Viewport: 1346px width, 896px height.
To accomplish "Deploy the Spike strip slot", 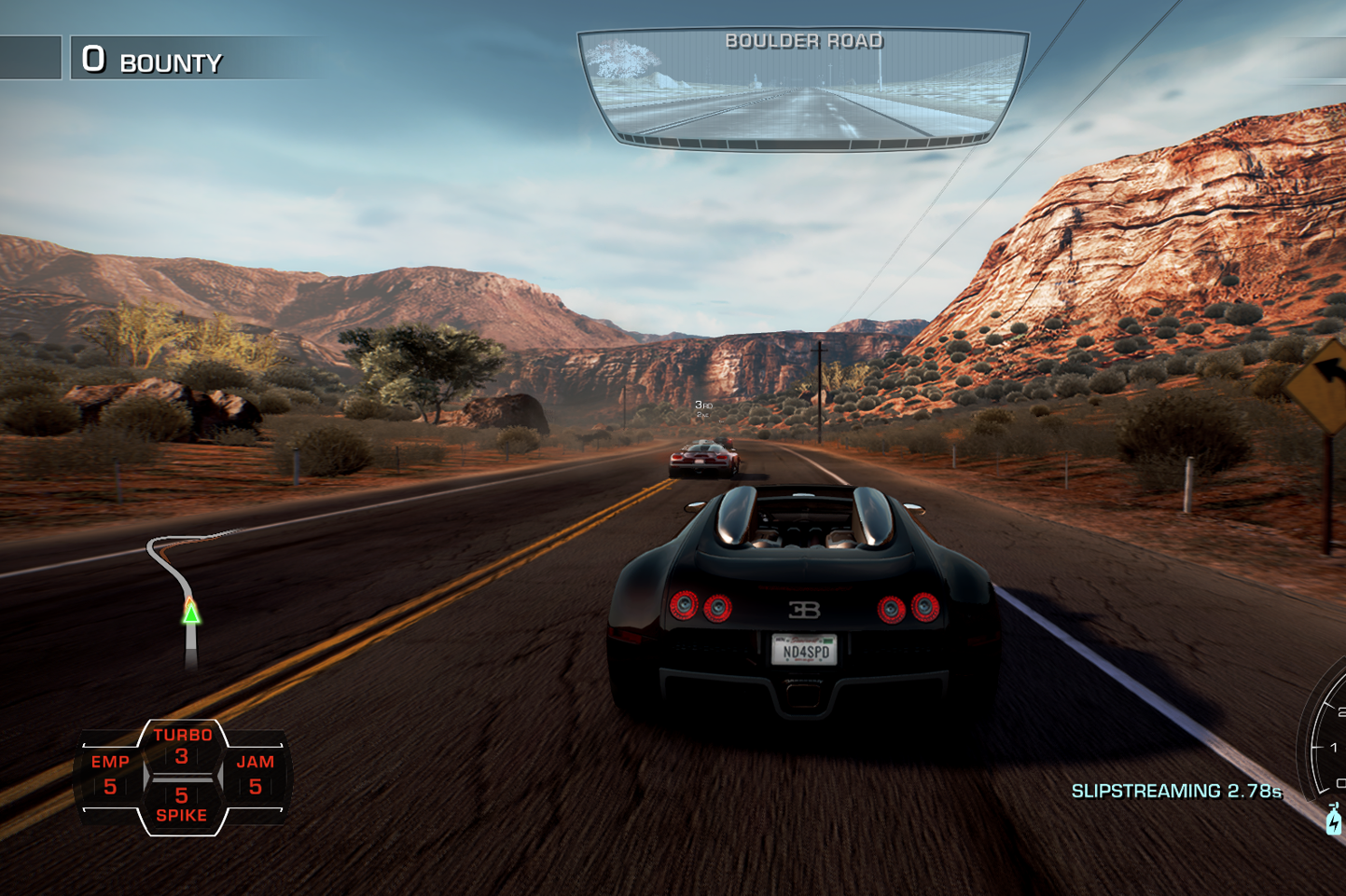I will pos(182,805).
